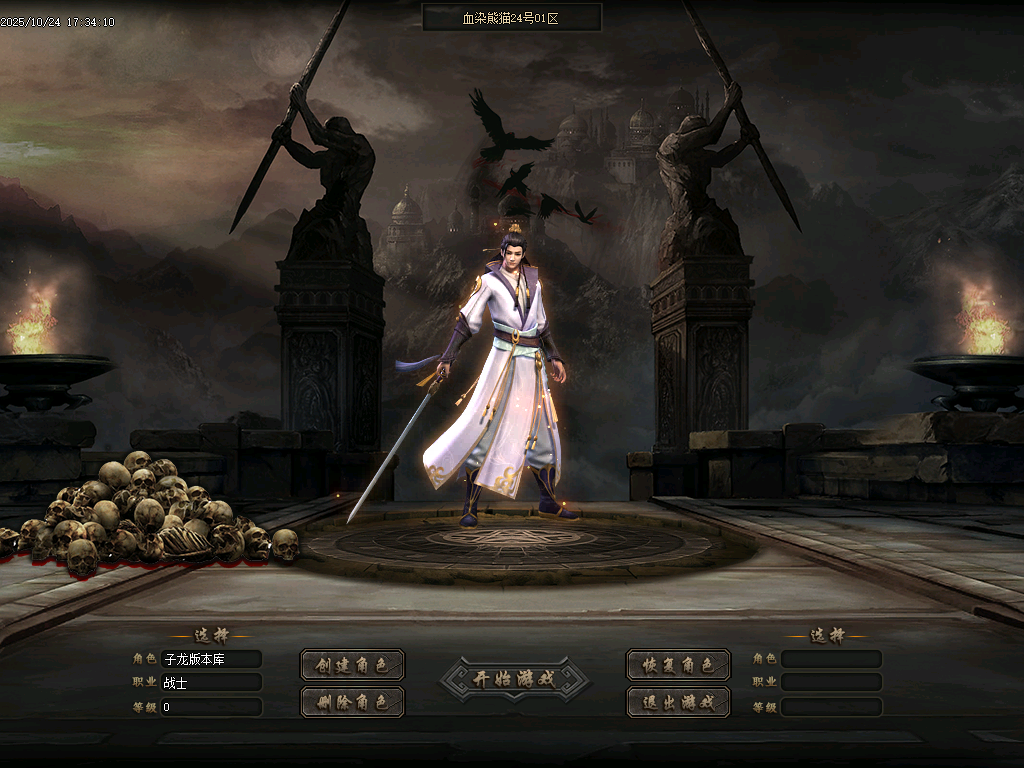Choose 删除角色 to delete the character
Image resolution: width=1024 pixels, height=768 pixels.
click(x=352, y=702)
